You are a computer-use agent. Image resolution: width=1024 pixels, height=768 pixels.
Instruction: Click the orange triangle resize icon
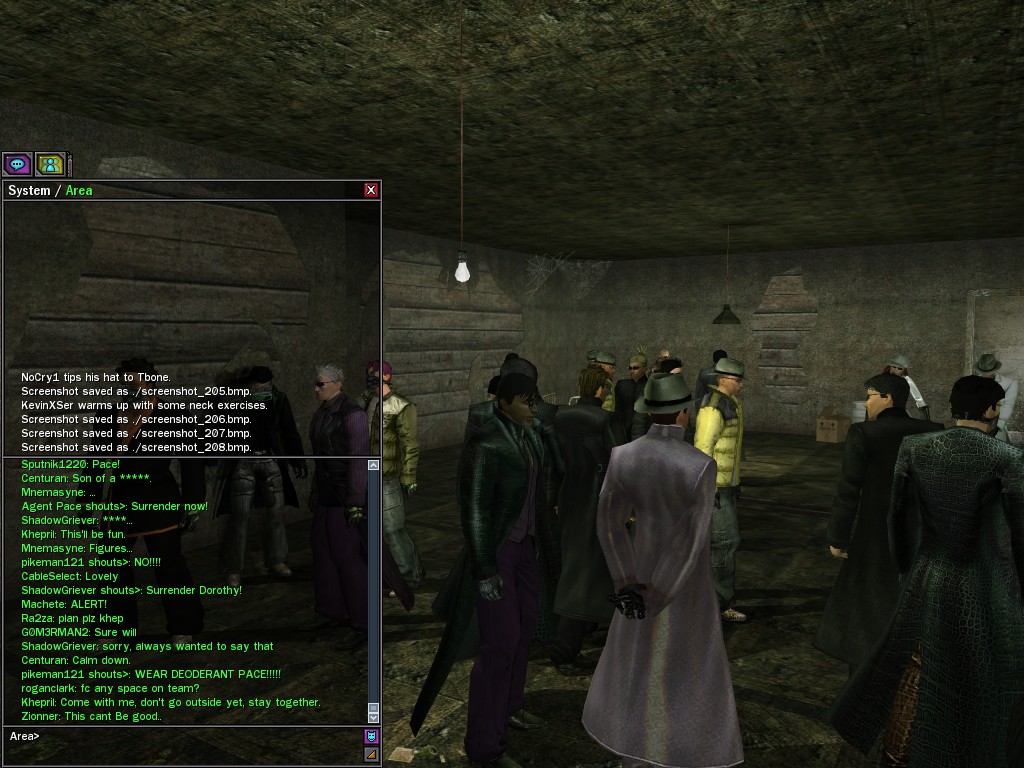[372, 755]
